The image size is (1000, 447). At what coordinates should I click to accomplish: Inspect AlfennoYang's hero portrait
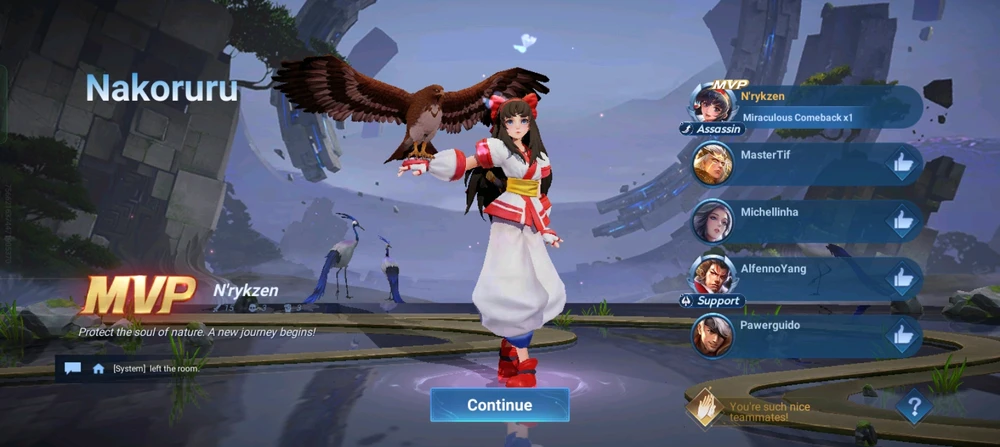click(x=713, y=274)
